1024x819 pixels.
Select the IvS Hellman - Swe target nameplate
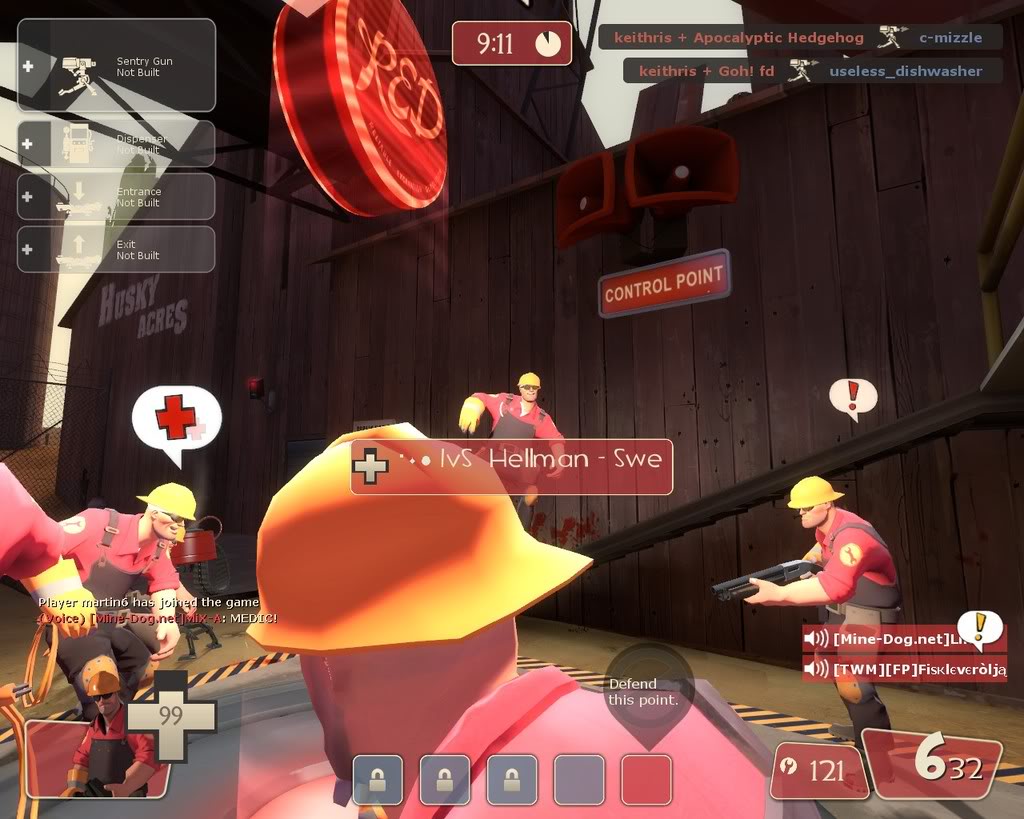coord(511,466)
